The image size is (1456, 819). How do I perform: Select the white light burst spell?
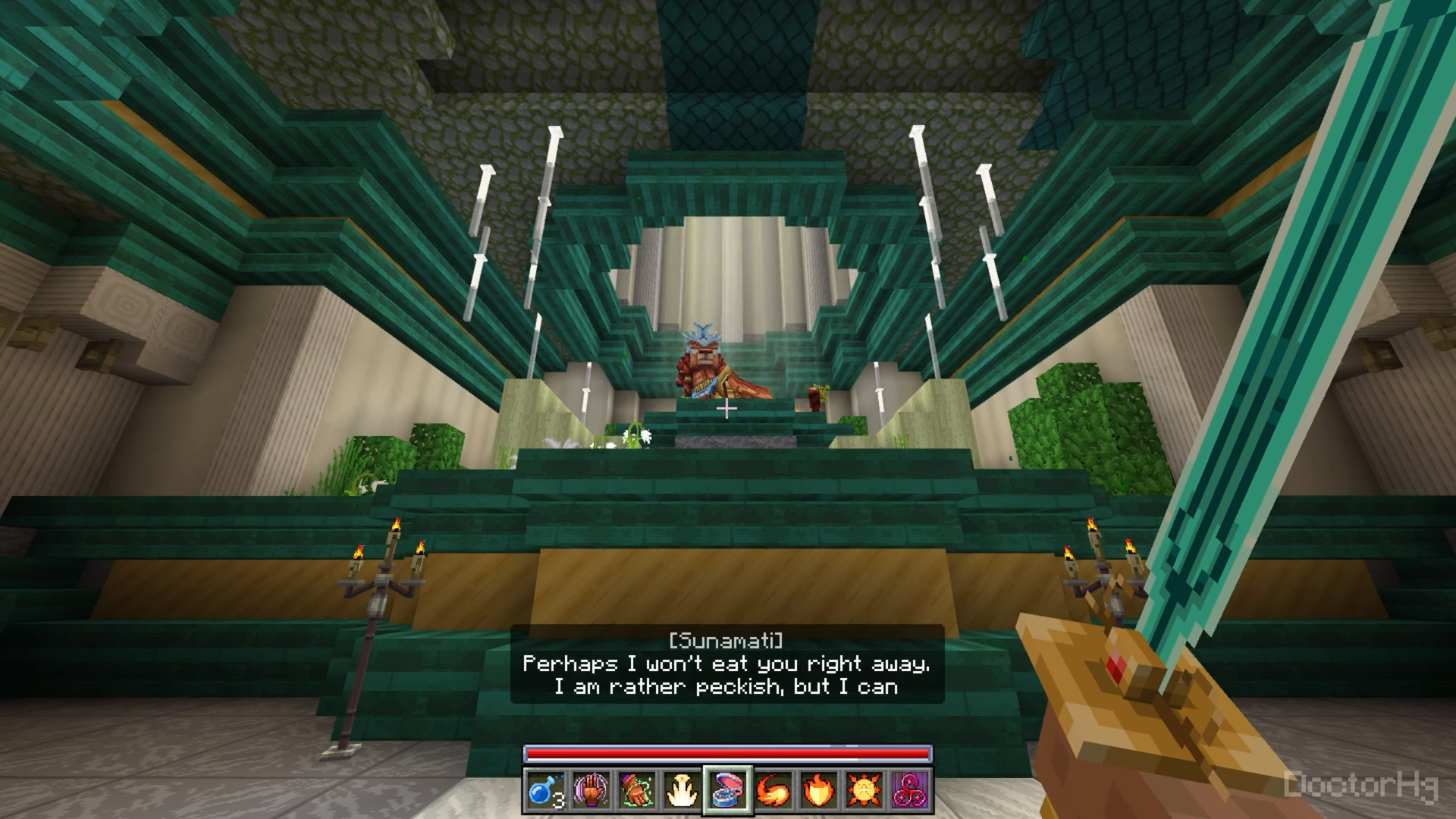[x=682, y=790]
